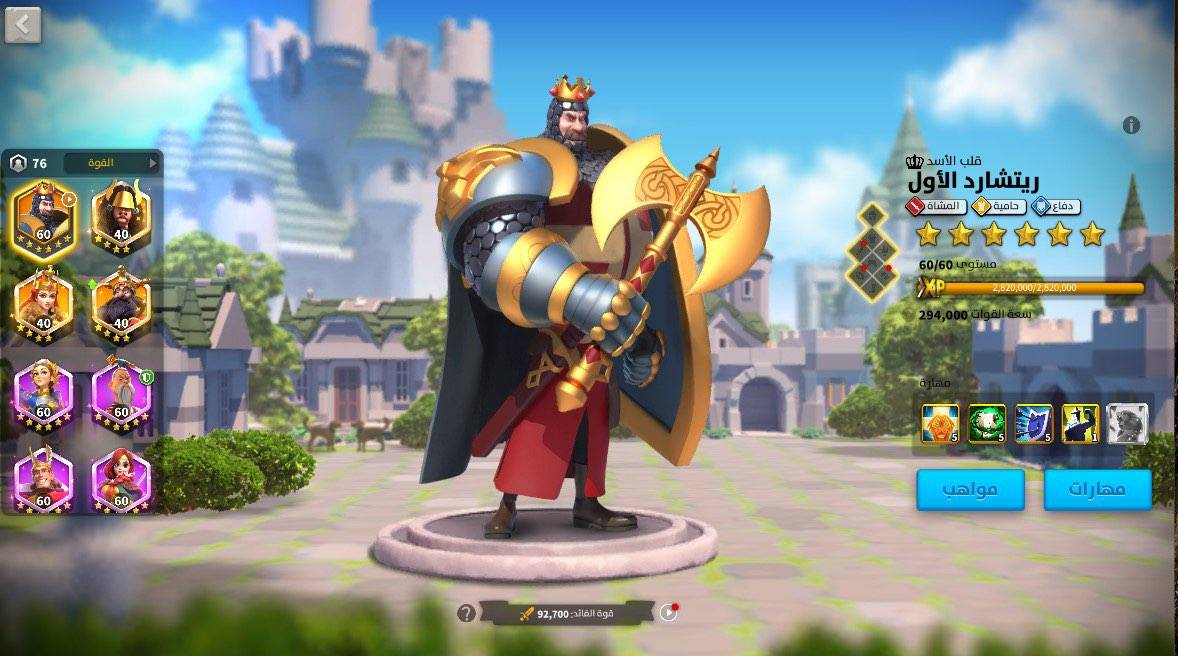Viewport: 1178px width, 656px height.
Task: Play the commander video with red dot
Action: (x=668, y=612)
